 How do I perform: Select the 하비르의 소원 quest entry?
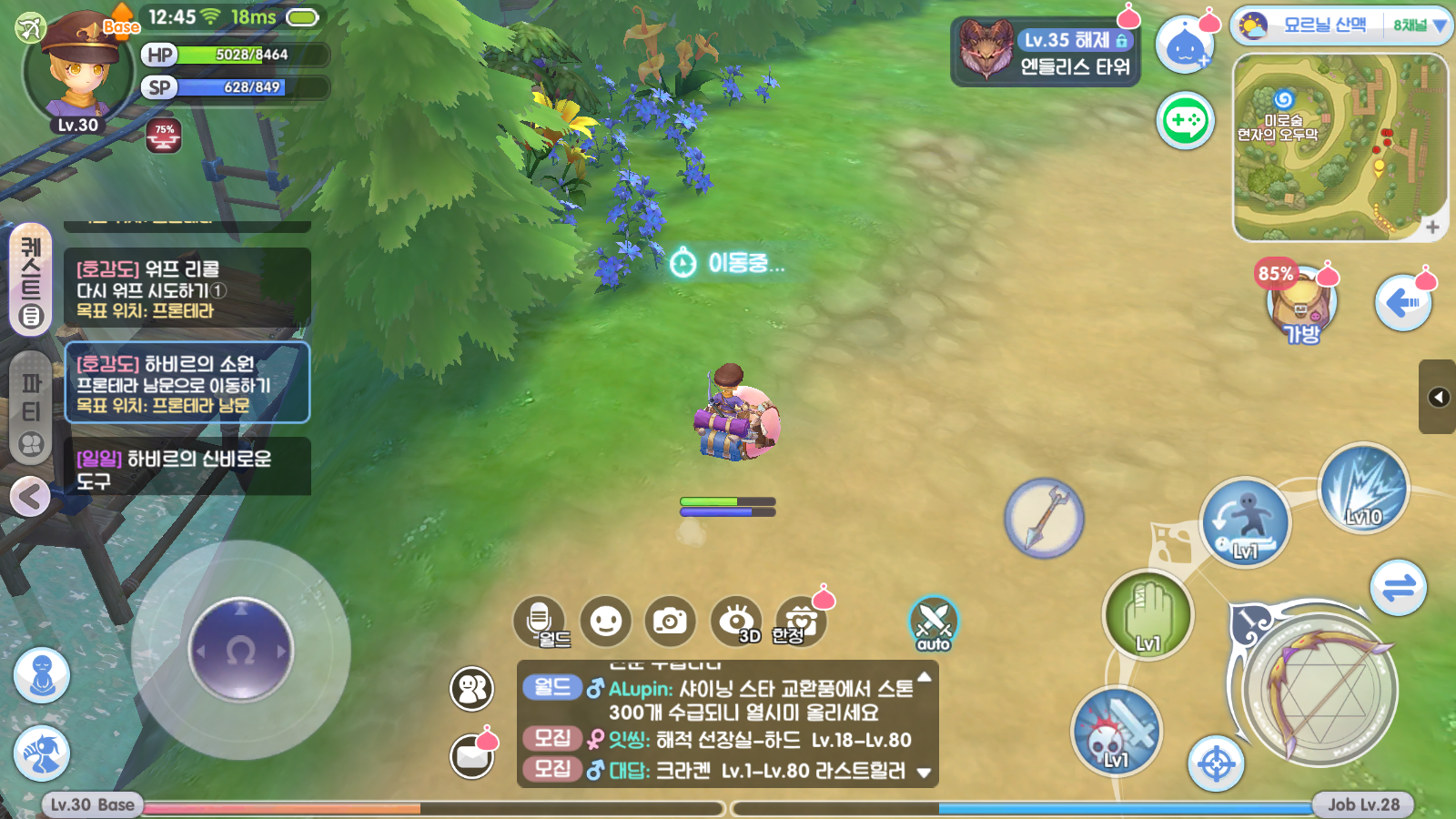tap(187, 383)
